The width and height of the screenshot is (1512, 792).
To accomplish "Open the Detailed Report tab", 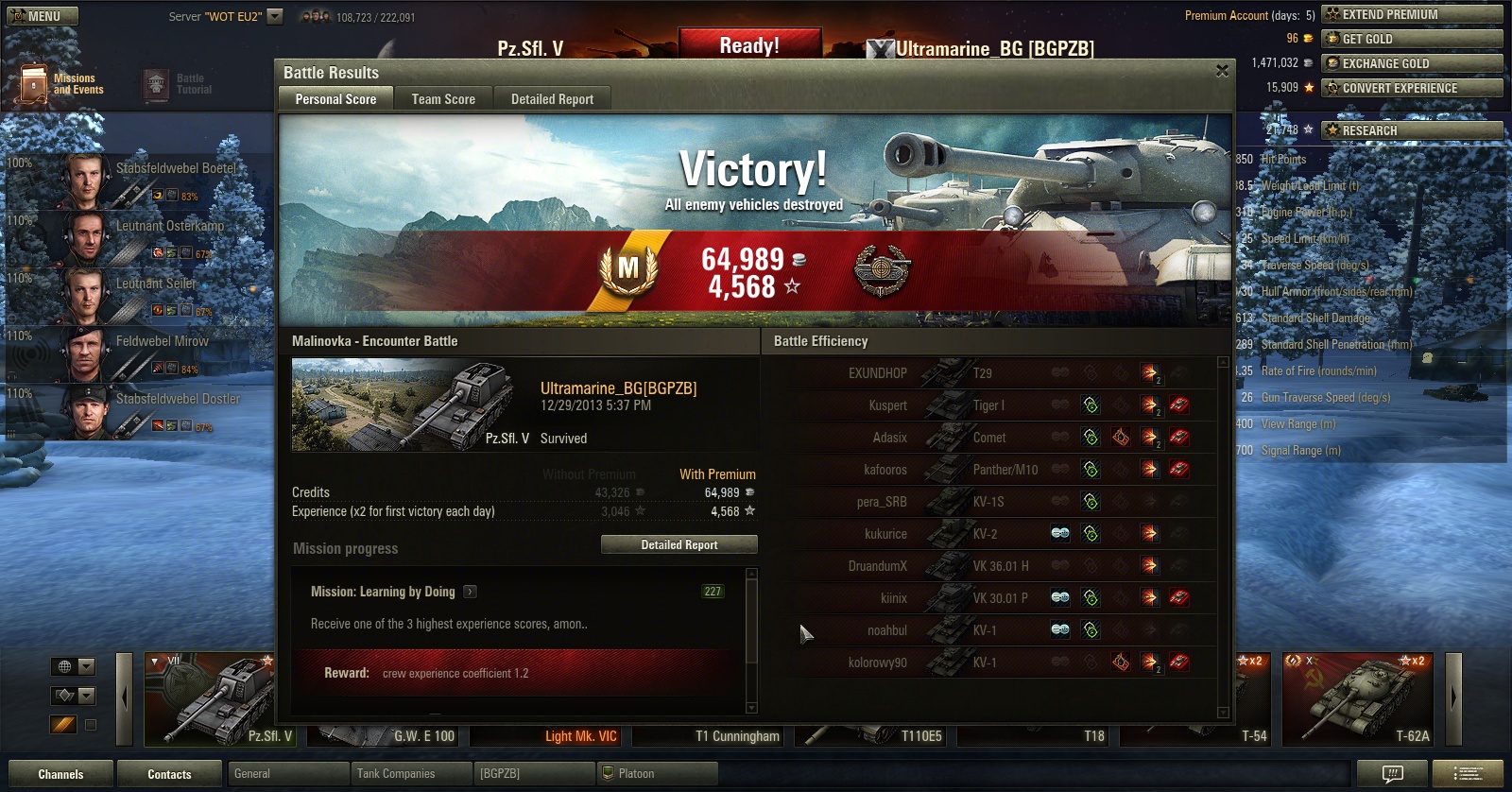I will tap(552, 99).
